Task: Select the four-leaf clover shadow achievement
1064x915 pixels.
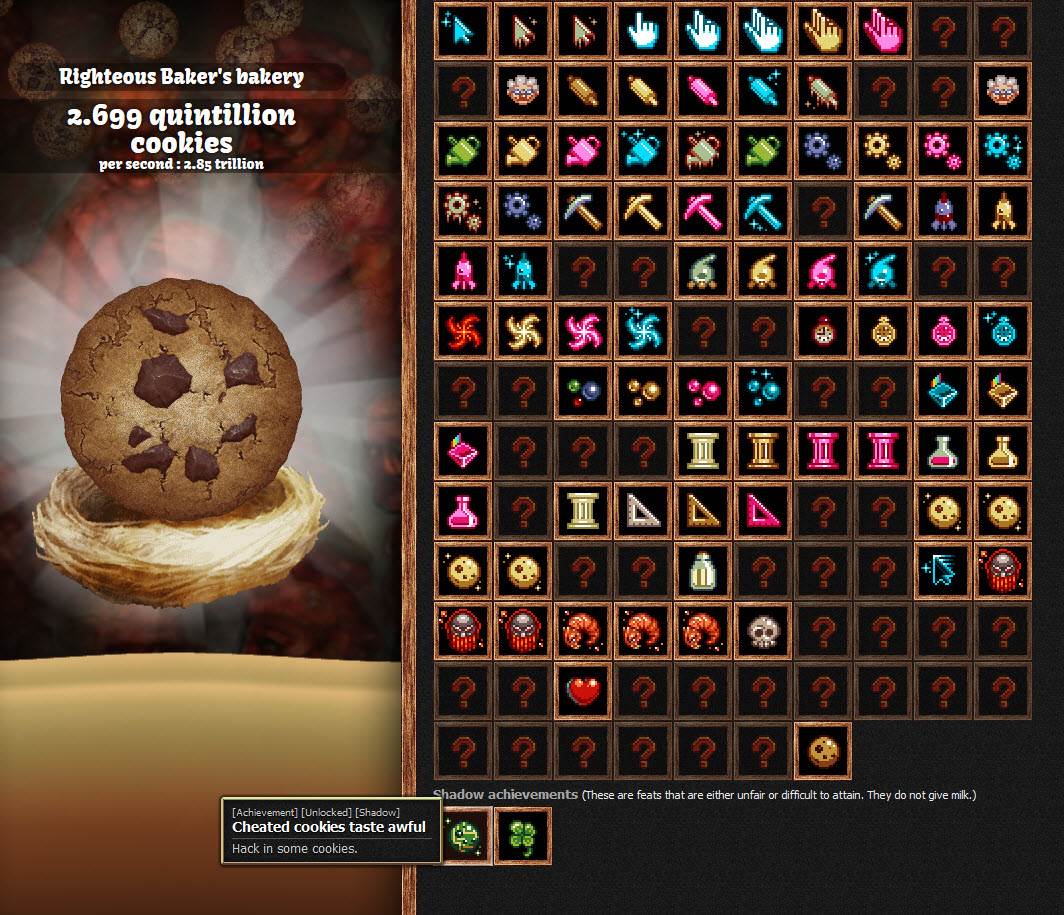Action: click(522, 836)
